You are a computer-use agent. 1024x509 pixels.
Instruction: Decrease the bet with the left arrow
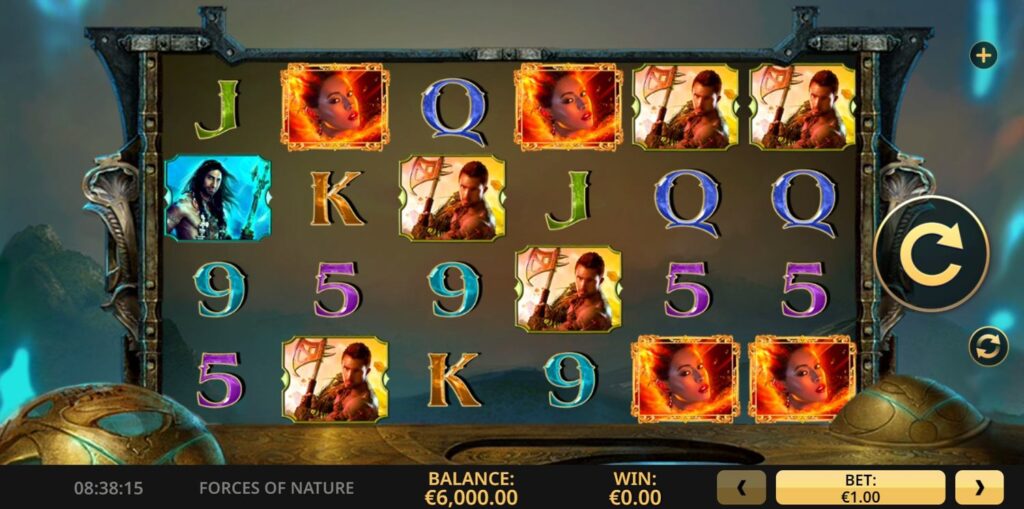pos(741,488)
